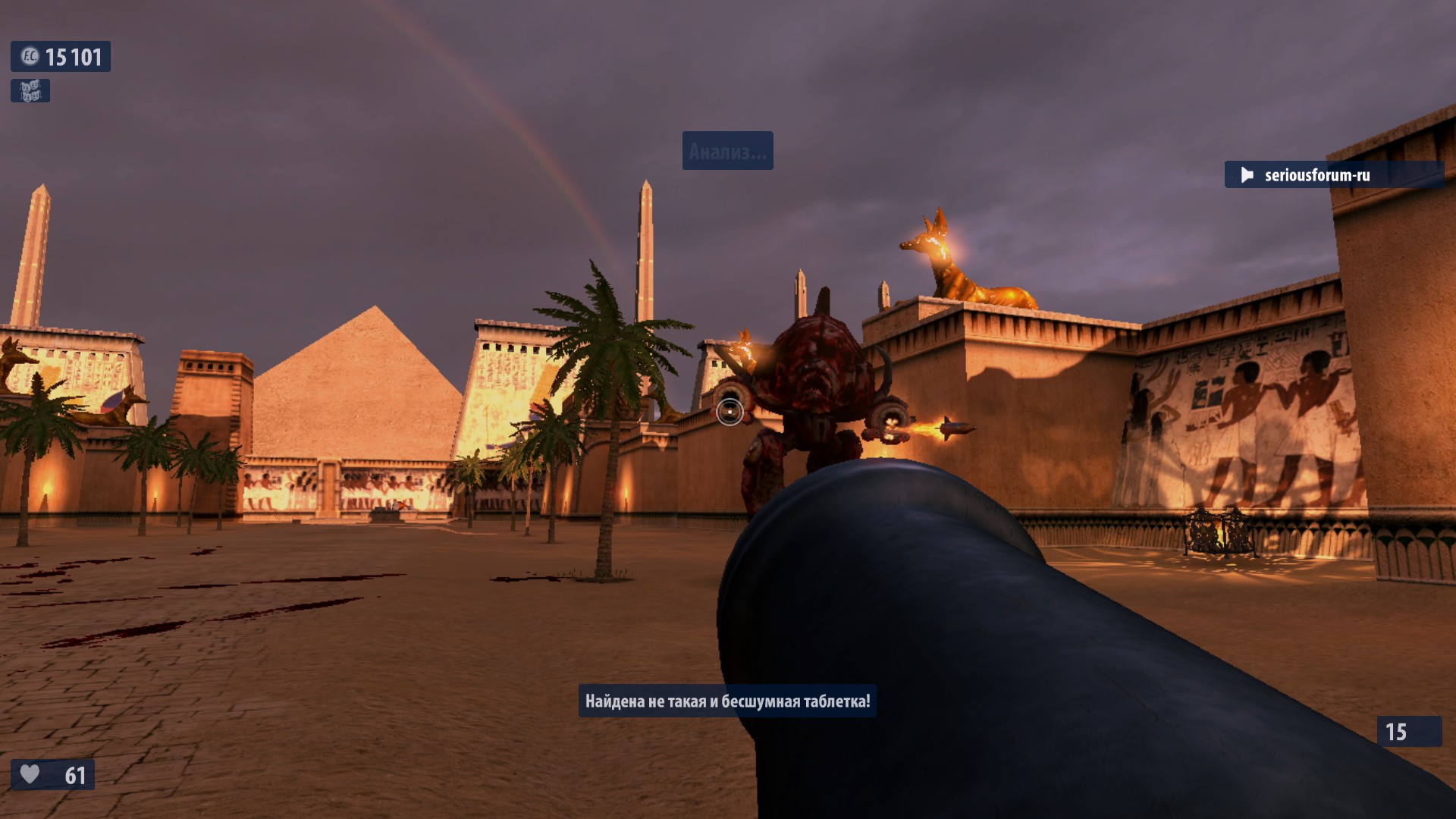This screenshot has height=819, width=1456.
Task: Select the seriousforum-ru player entry
Action: tap(1316, 175)
